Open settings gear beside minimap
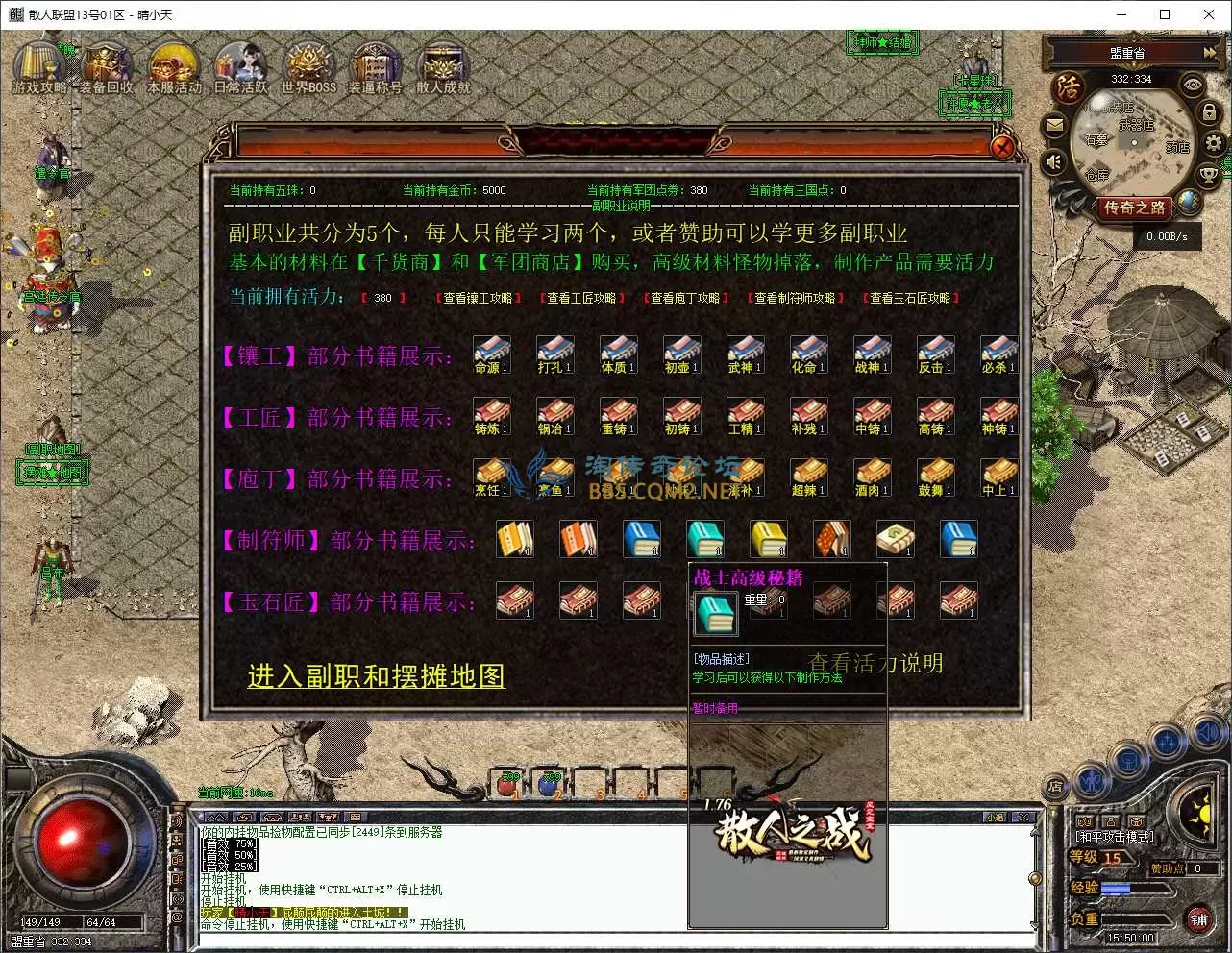The height and width of the screenshot is (953, 1232). 1214,144
